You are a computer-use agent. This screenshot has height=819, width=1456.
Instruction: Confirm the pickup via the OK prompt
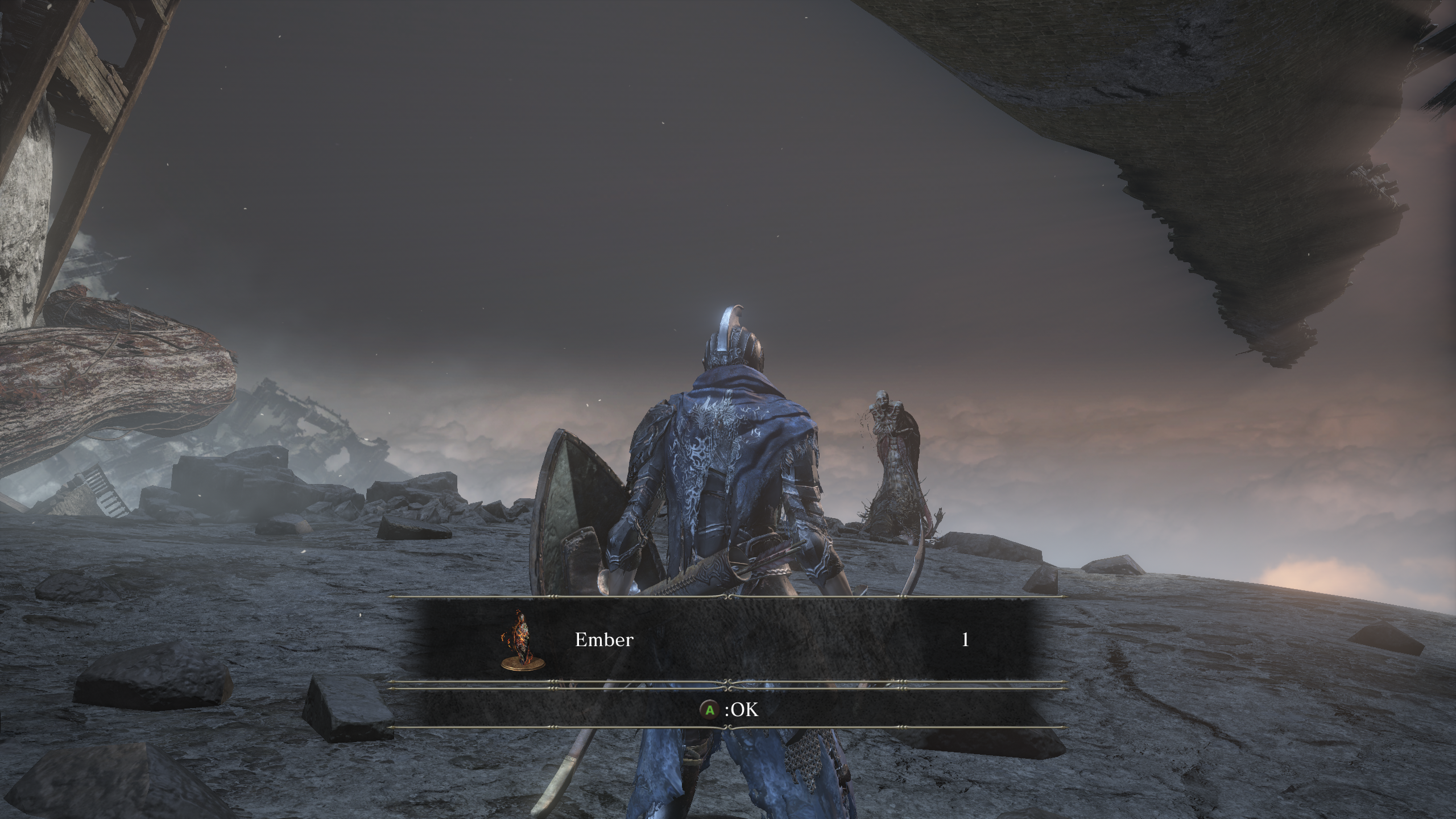pyautogui.click(x=734, y=710)
